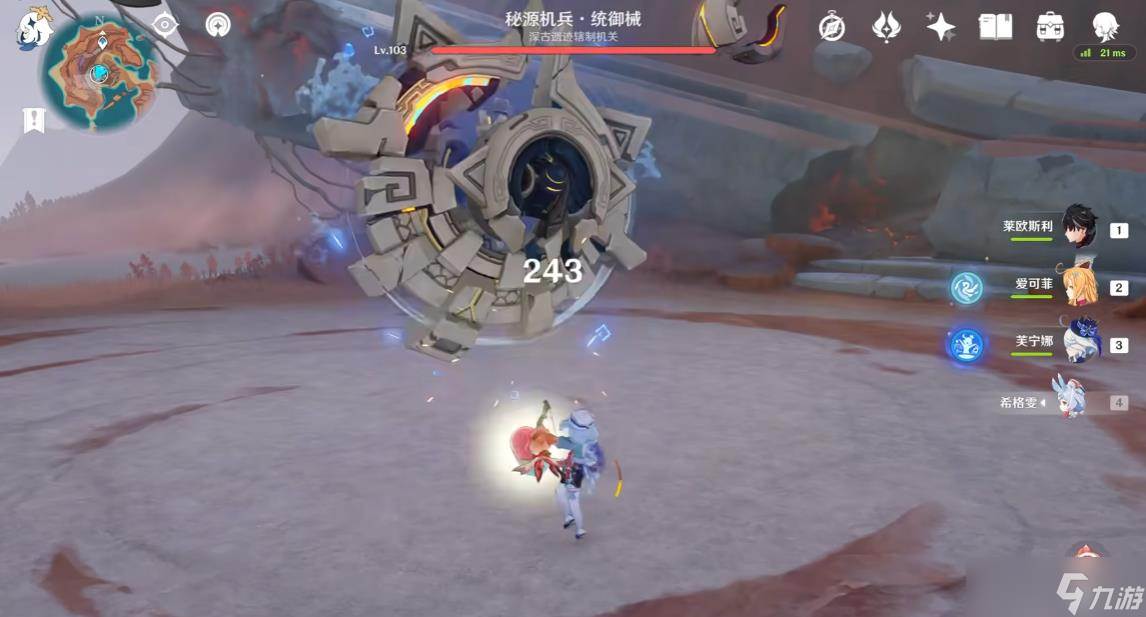Open the open-book handbook icon
The image size is (1146, 617).
(995, 27)
